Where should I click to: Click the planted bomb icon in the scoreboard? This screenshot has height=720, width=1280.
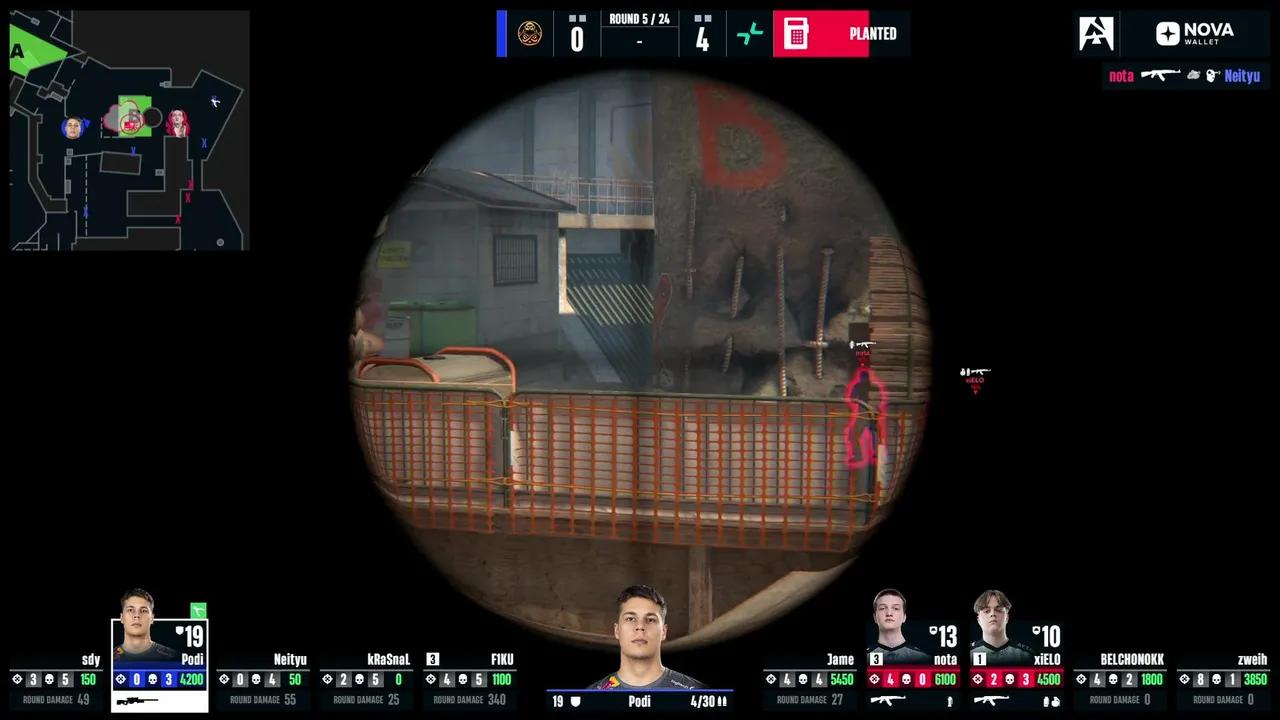click(x=795, y=33)
